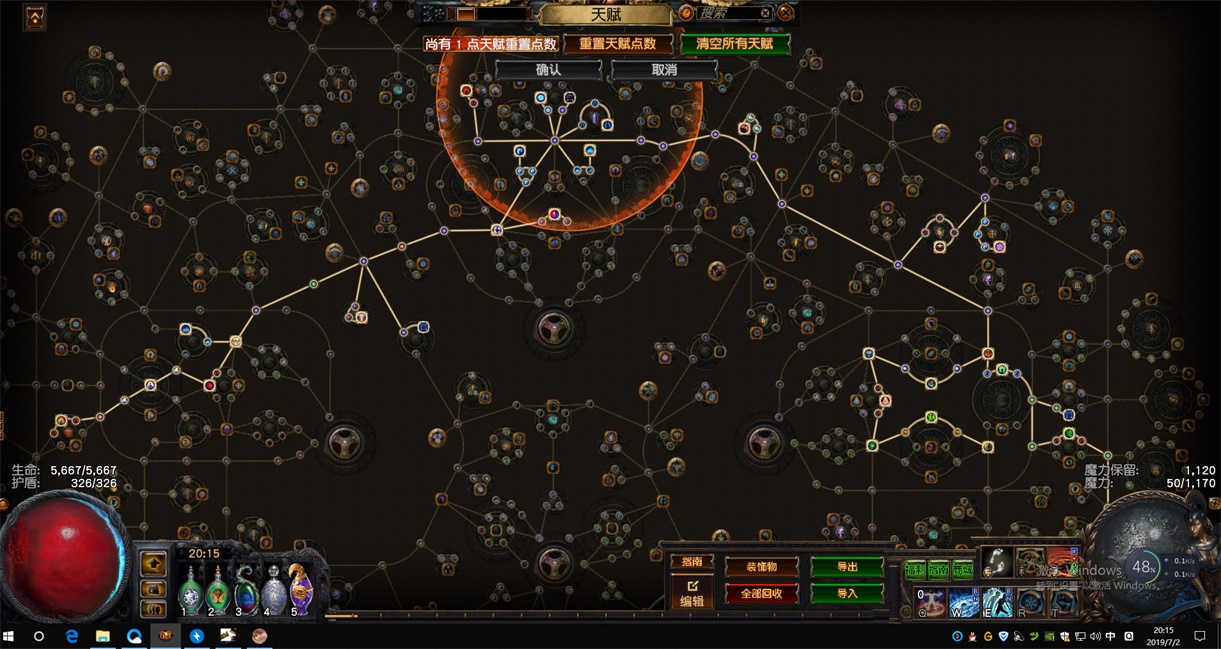Use the purple gold flask in slot 5
The height and width of the screenshot is (649, 1221).
(299, 588)
